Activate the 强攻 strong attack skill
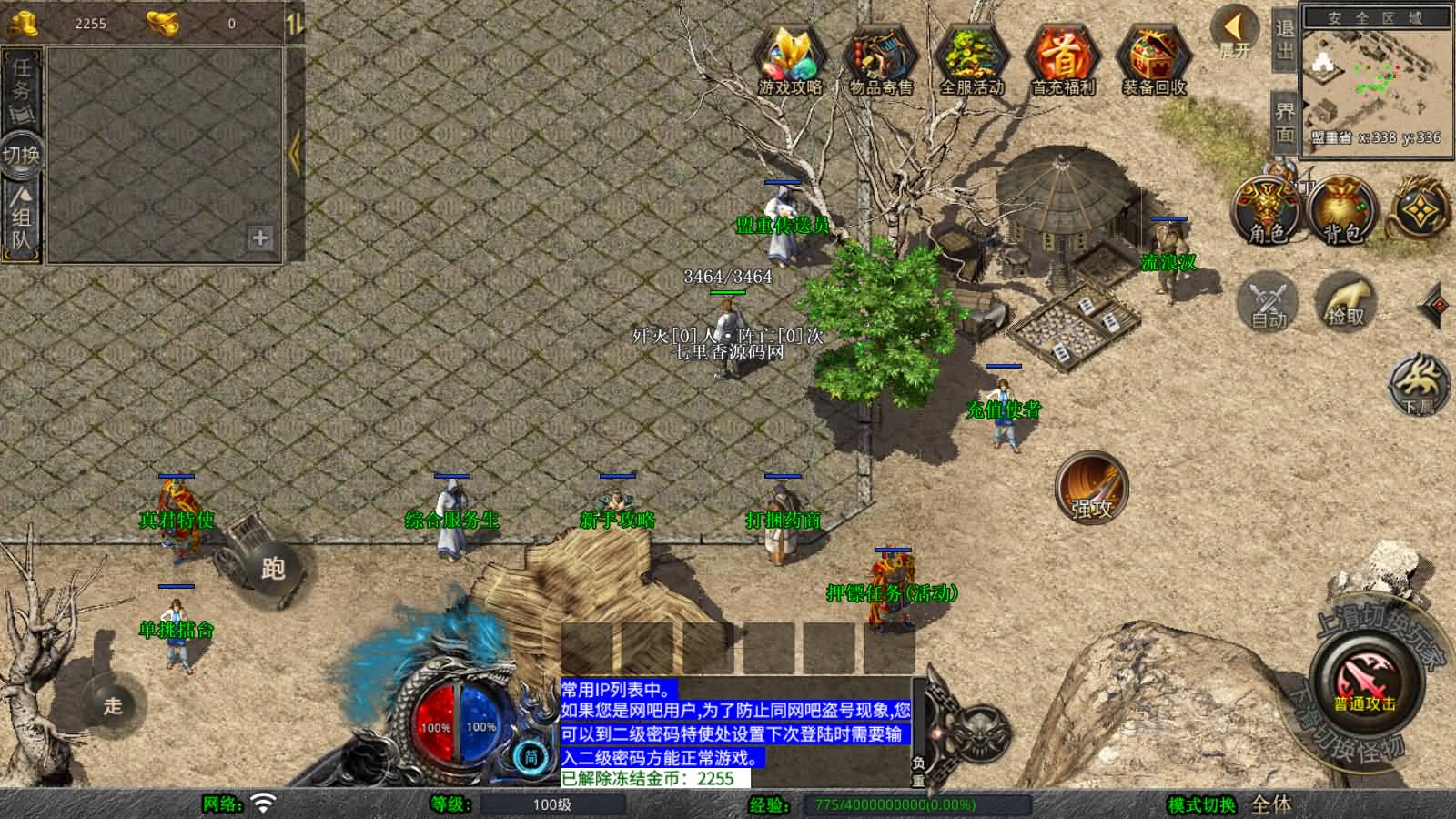 (1092, 490)
